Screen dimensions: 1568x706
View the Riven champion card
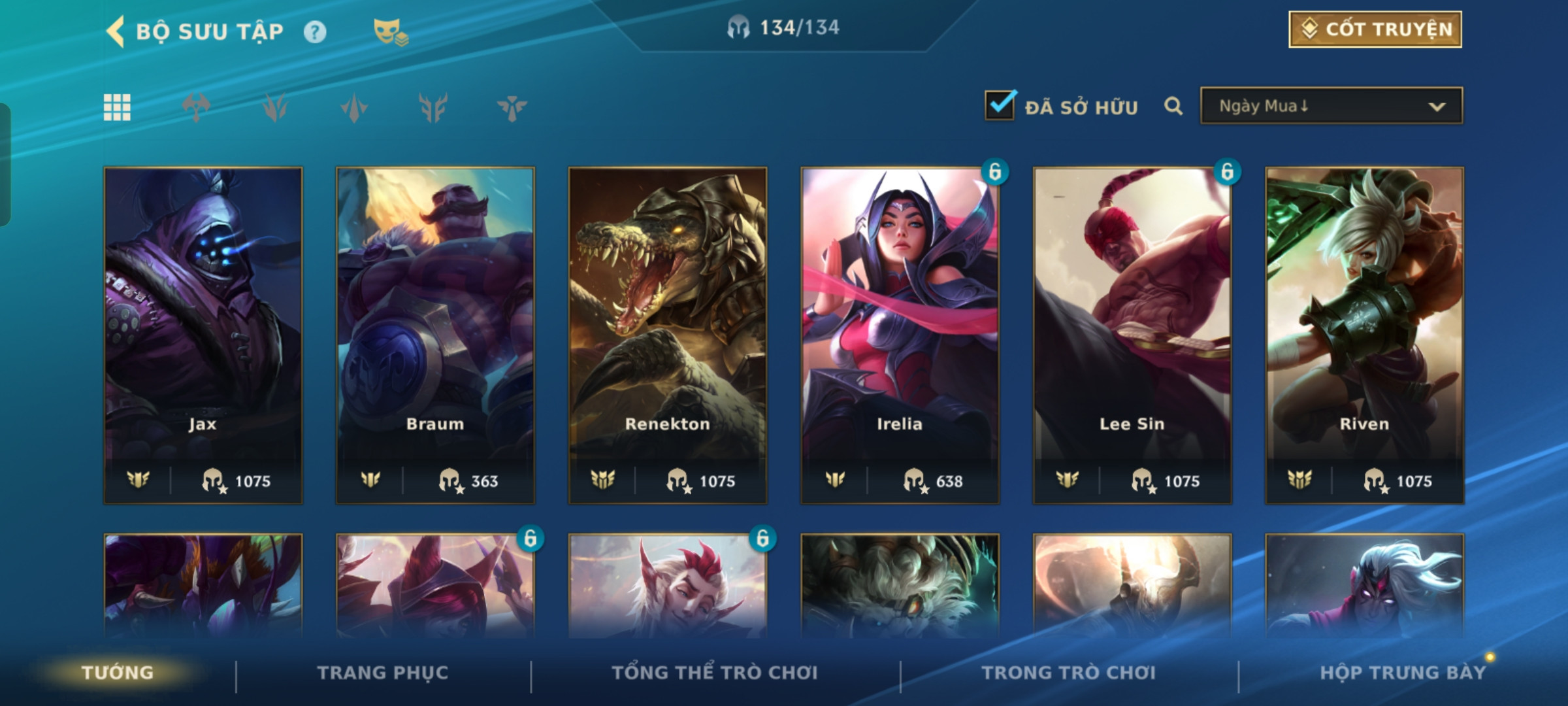[x=1364, y=335]
